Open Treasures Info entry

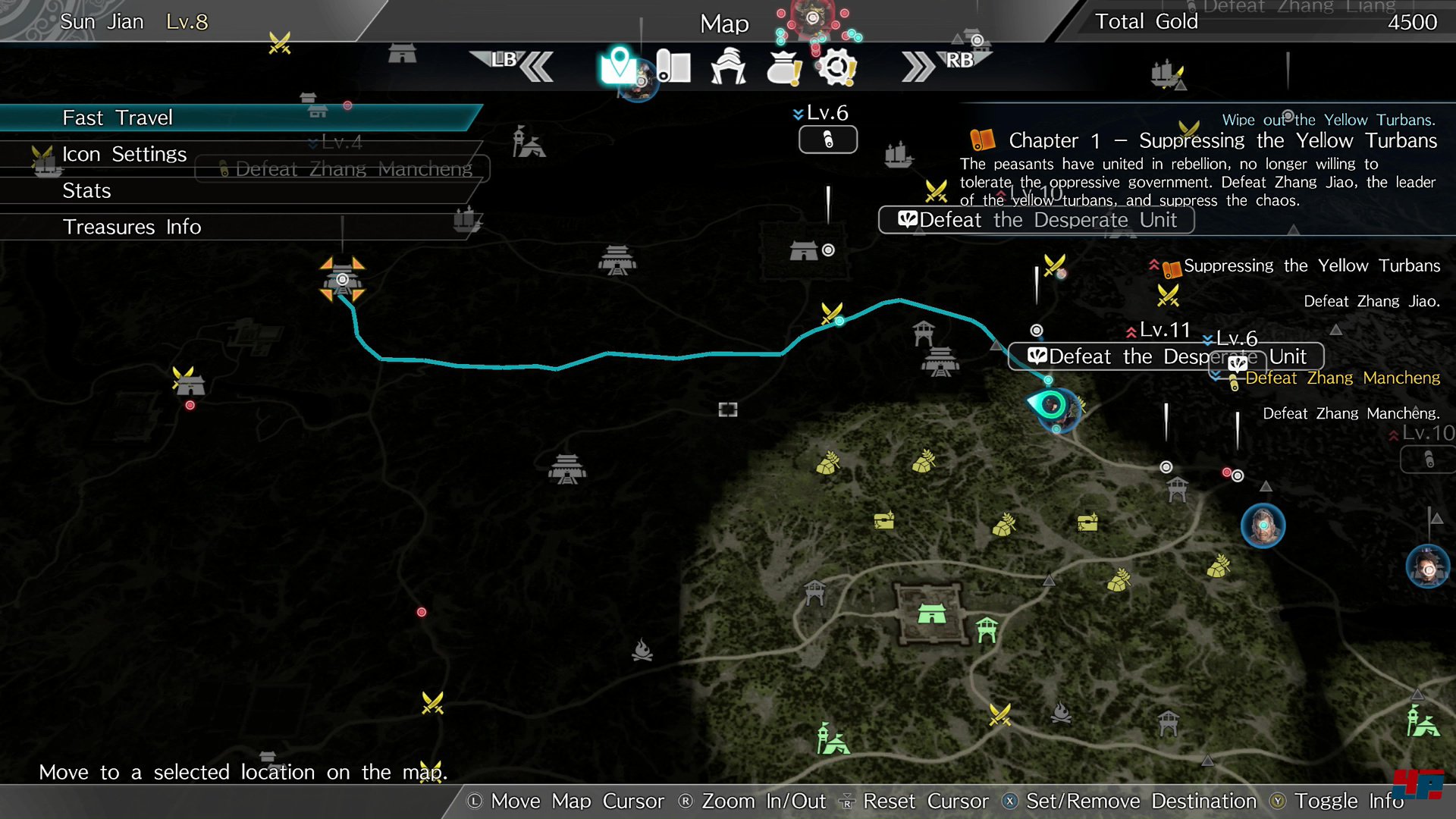coord(131,227)
